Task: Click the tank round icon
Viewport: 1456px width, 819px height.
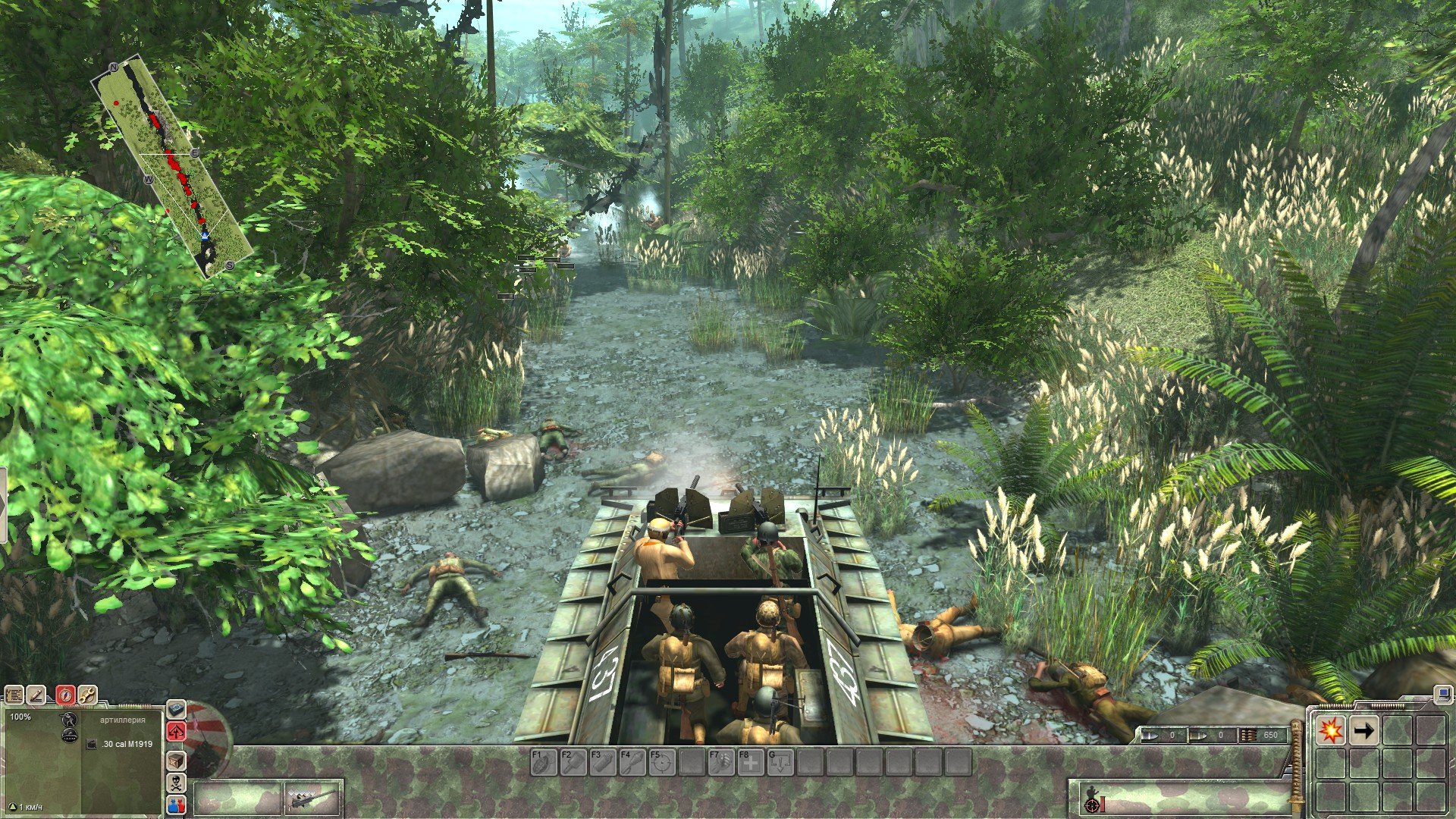Action: tap(70, 735)
